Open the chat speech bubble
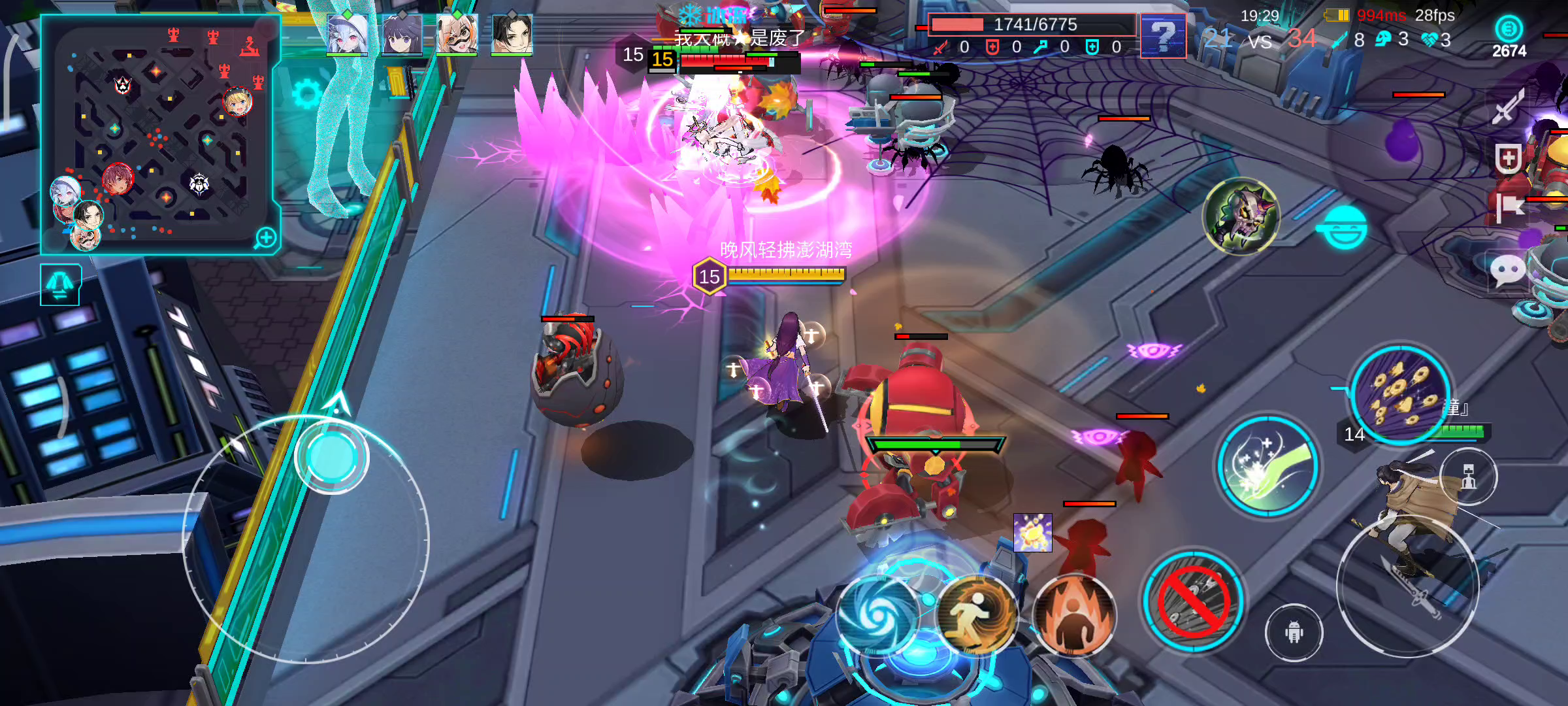The height and width of the screenshot is (706, 1568). (x=1508, y=269)
